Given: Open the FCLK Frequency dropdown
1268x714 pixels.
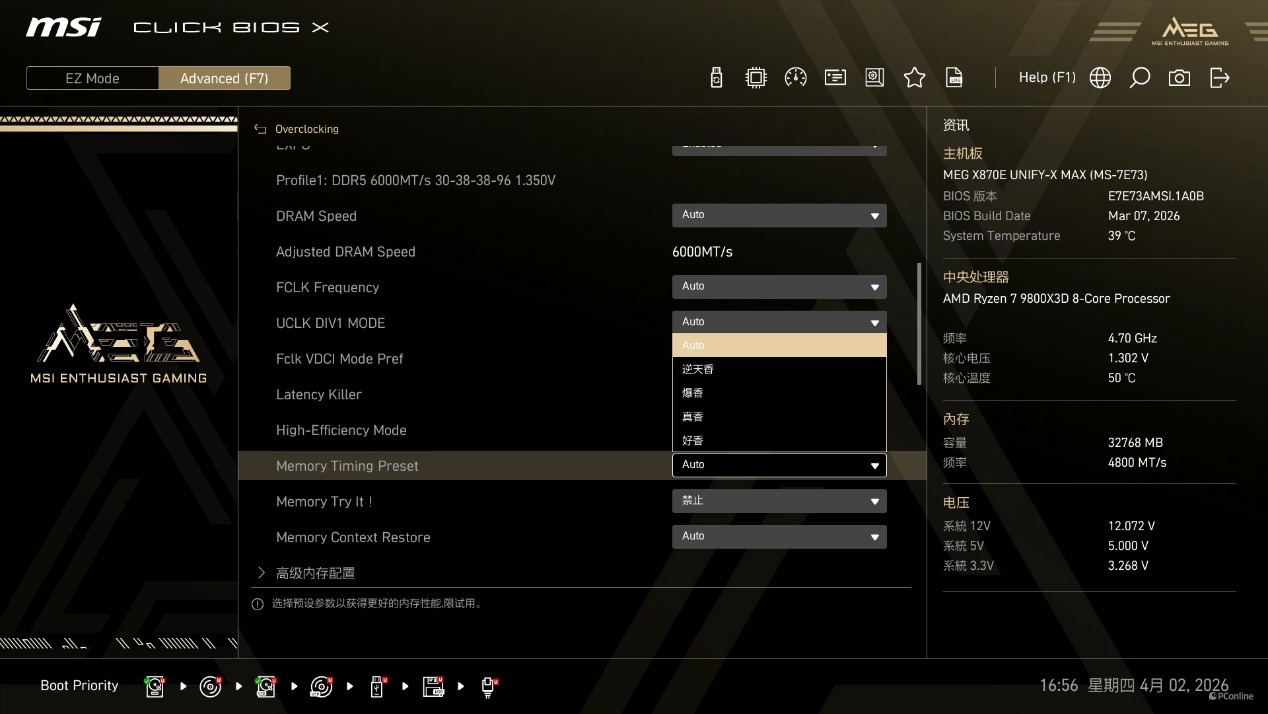Looking at the screenshot, I should pyautogui.click(x=778, y=287).
